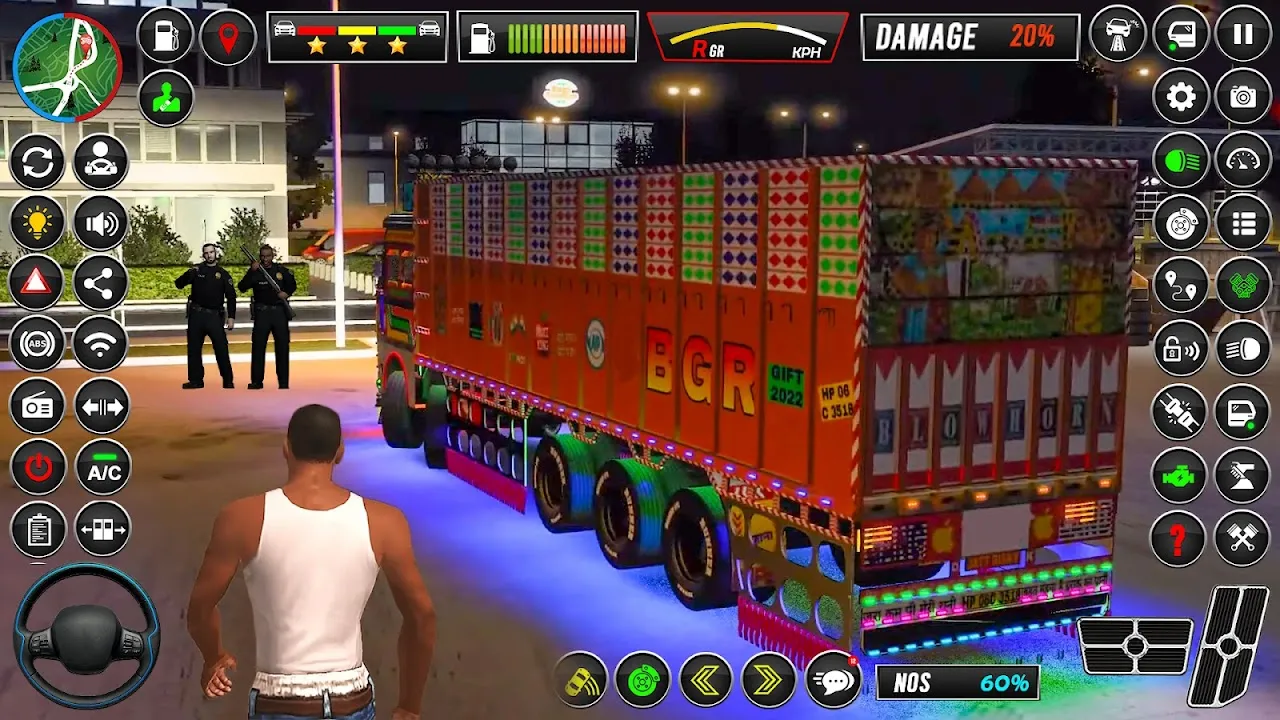Turn the steering wheel control
1280x720 pixels.
pos(86,635)
